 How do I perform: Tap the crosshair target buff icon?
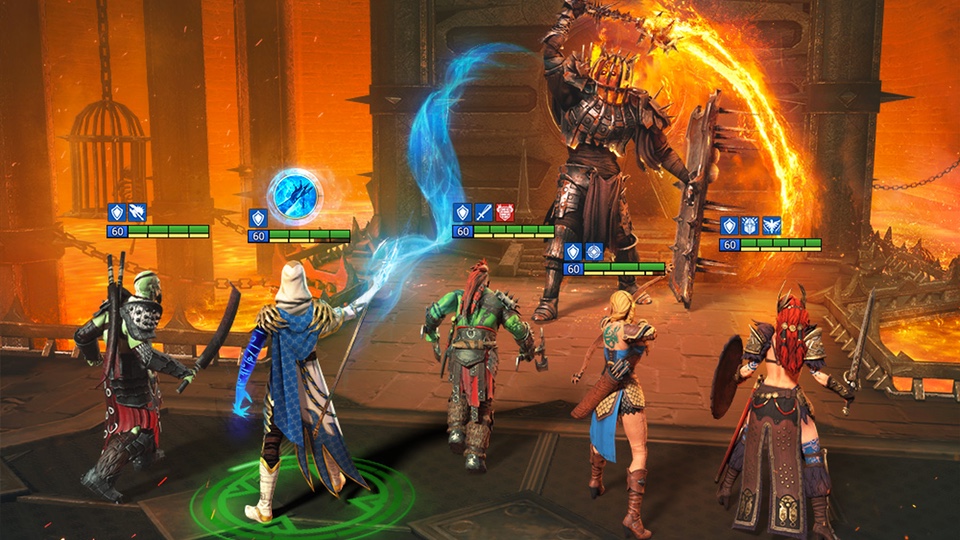pyautogui.click(x=593, y=251)
